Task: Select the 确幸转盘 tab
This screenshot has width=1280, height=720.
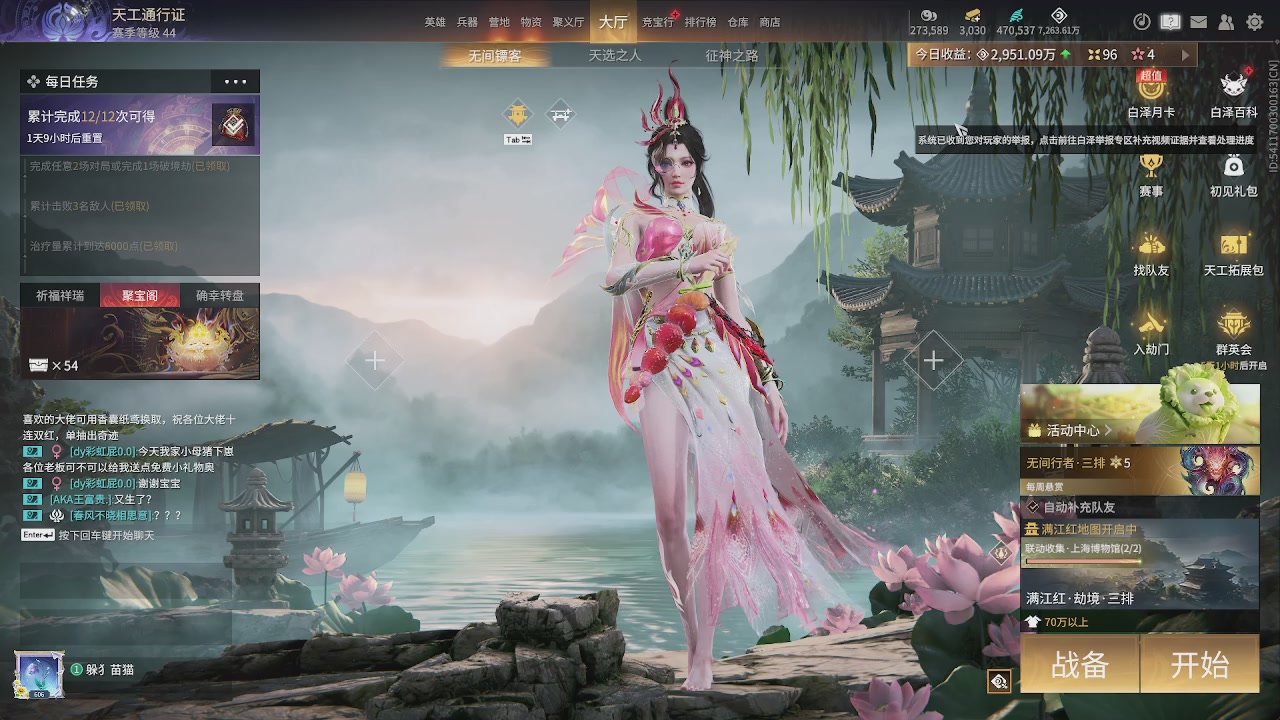Action: [220, 296]
